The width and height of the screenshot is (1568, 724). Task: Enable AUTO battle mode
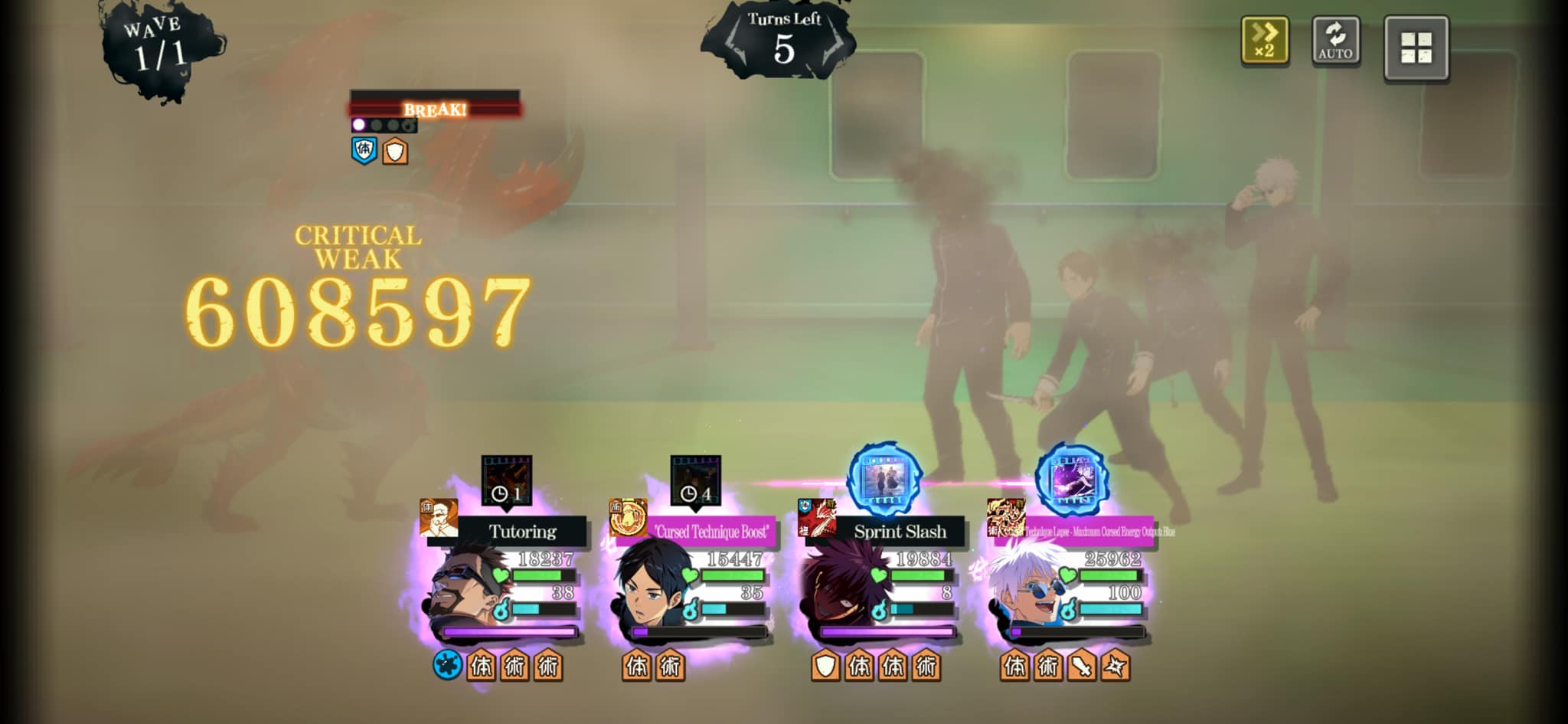[1335, 41]
